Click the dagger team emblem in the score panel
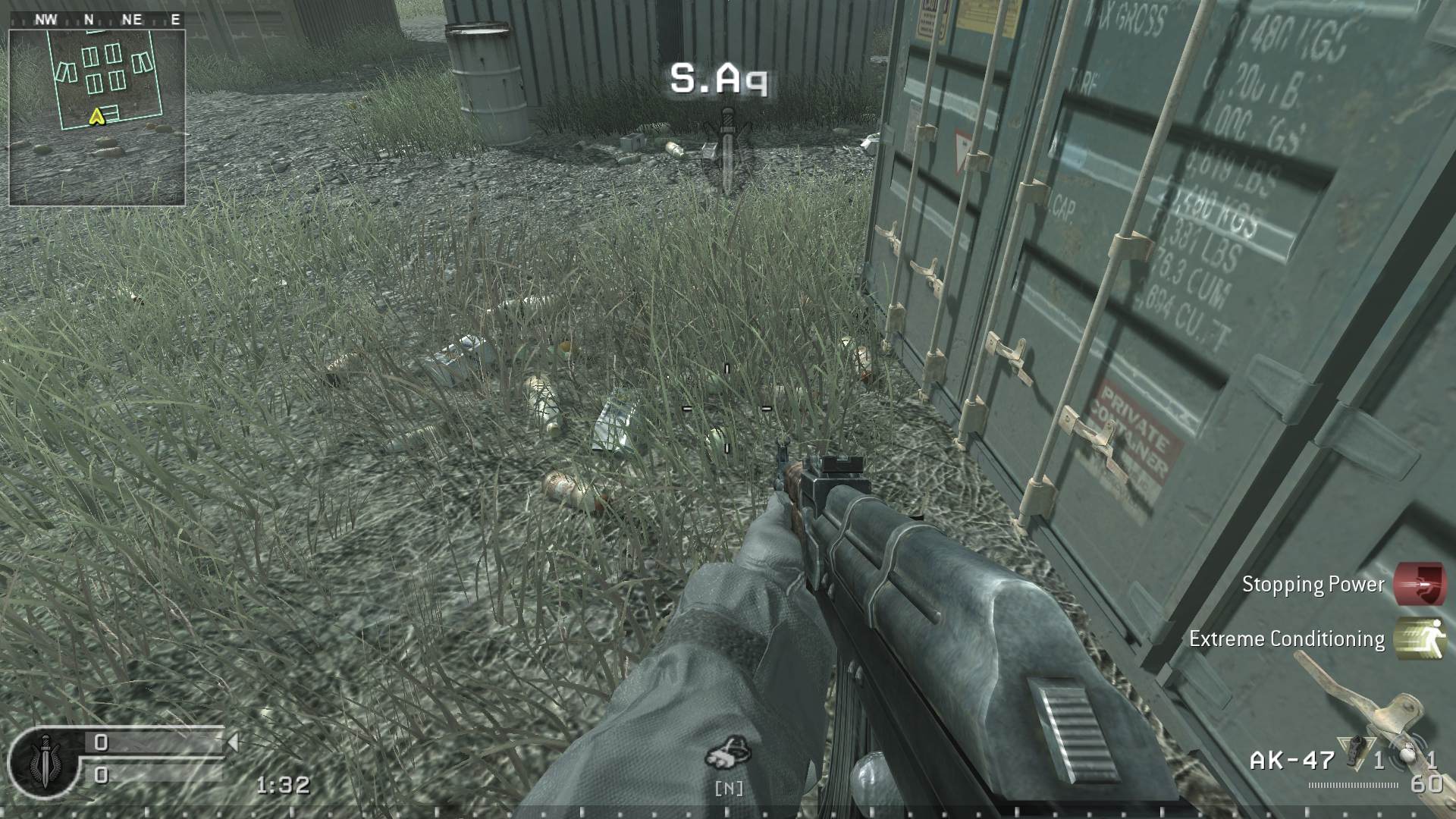 click(x=45, y=763)
